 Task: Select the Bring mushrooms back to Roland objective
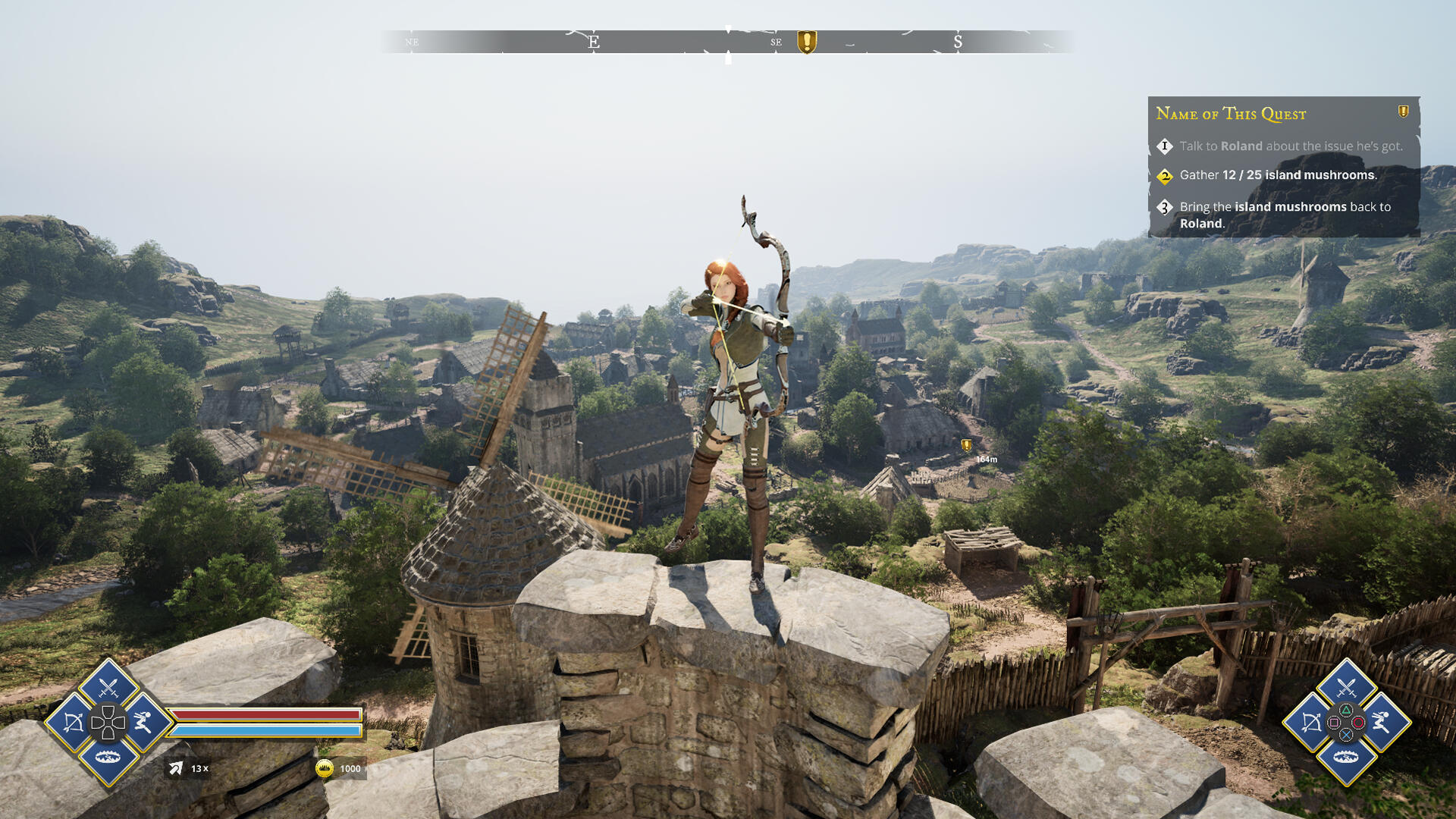tap(1285, 215)
